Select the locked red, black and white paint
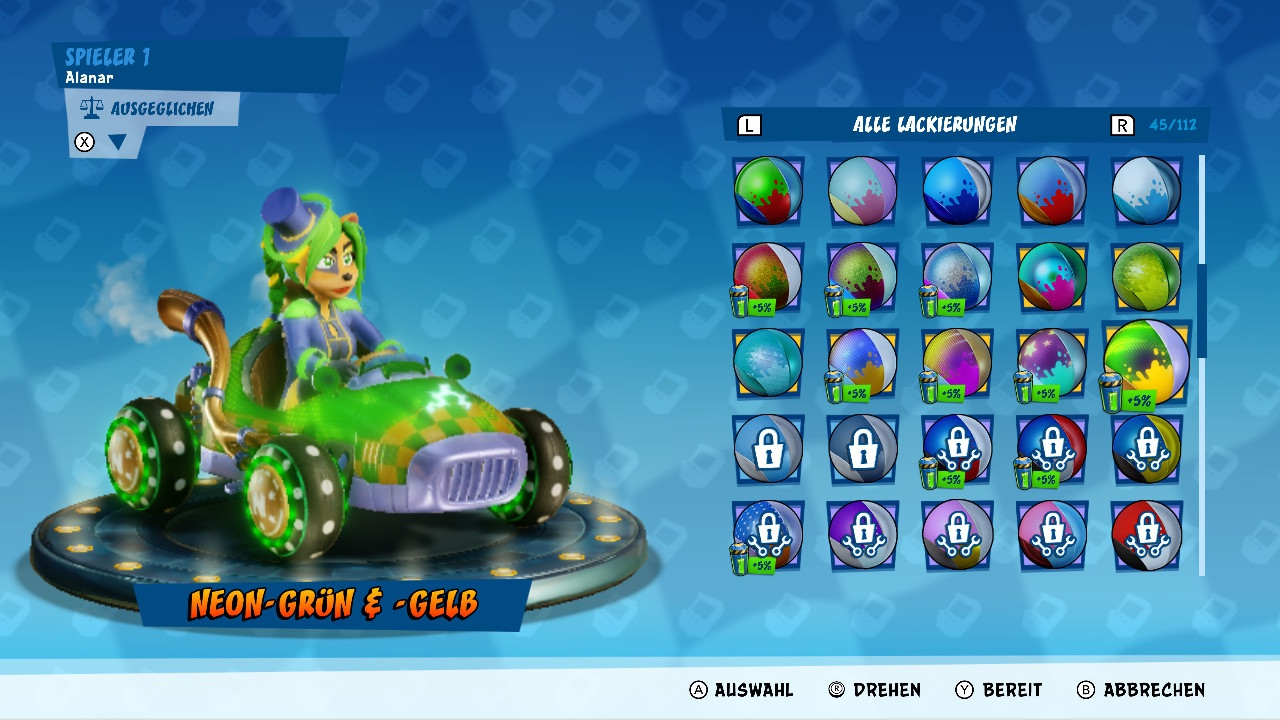The image size is (1280, 720). [1146, 534]
